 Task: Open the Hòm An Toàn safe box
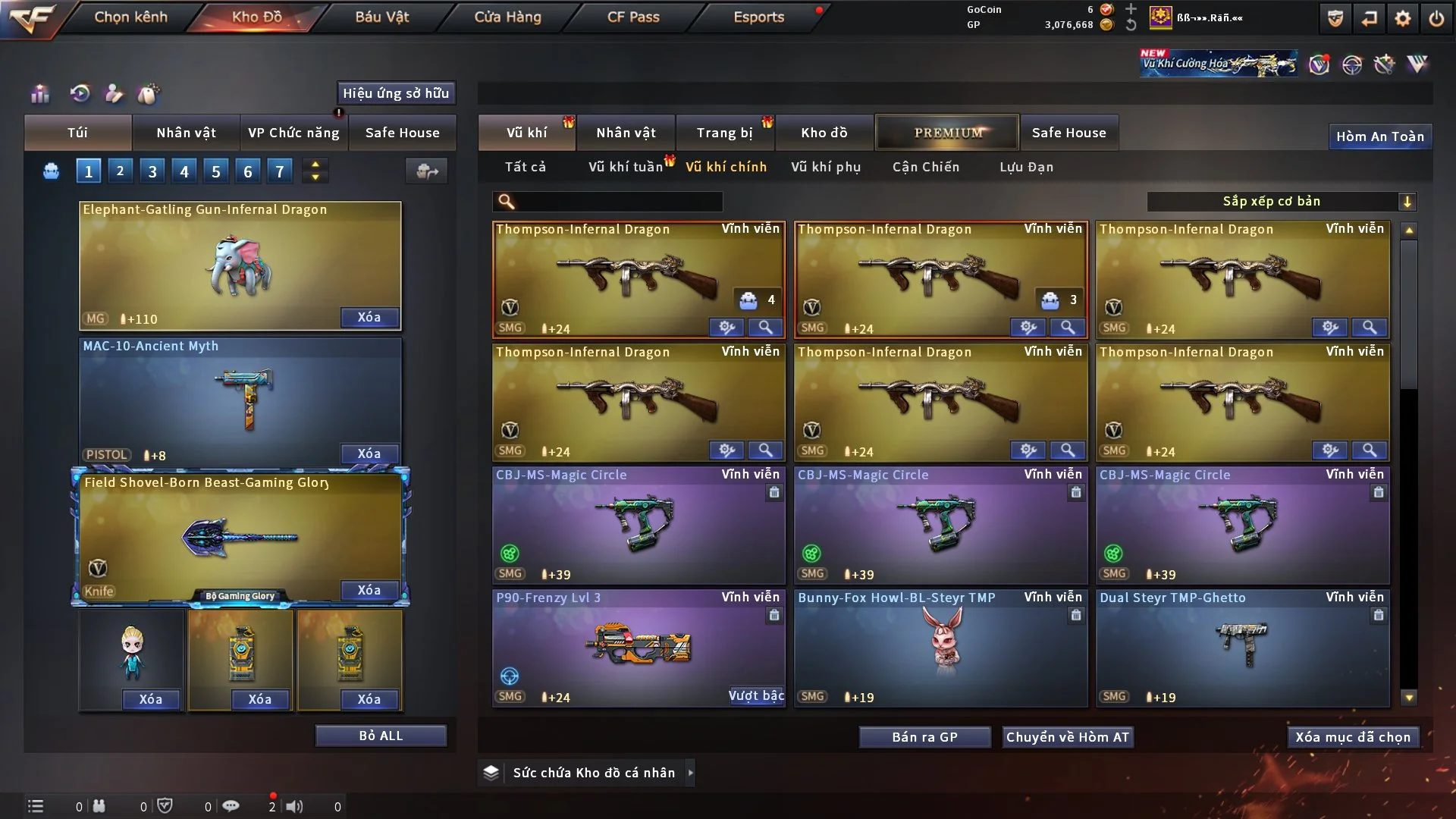[1380, 136]
